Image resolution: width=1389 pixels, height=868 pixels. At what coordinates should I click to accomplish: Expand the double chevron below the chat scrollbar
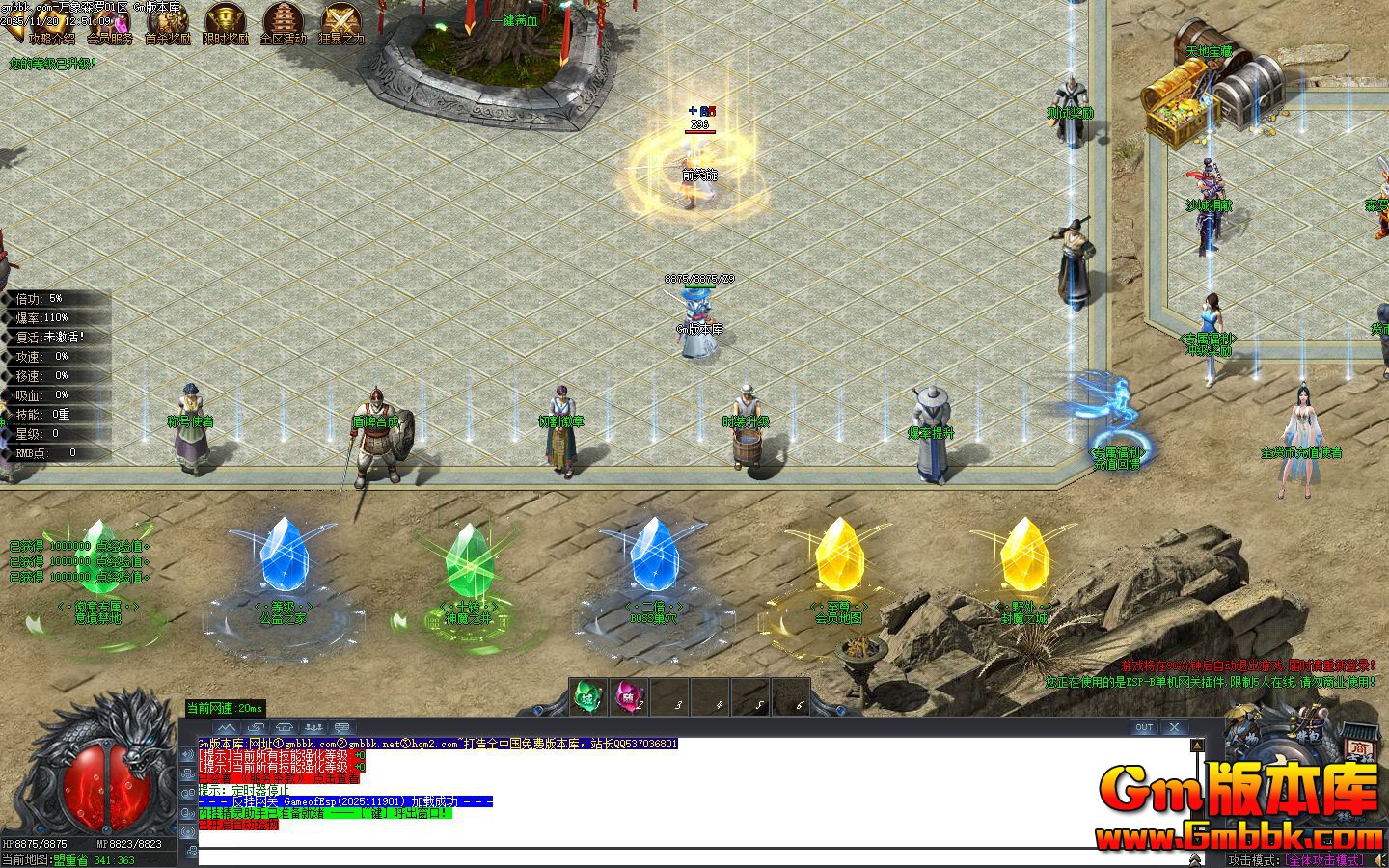(x=1195, y=859)
